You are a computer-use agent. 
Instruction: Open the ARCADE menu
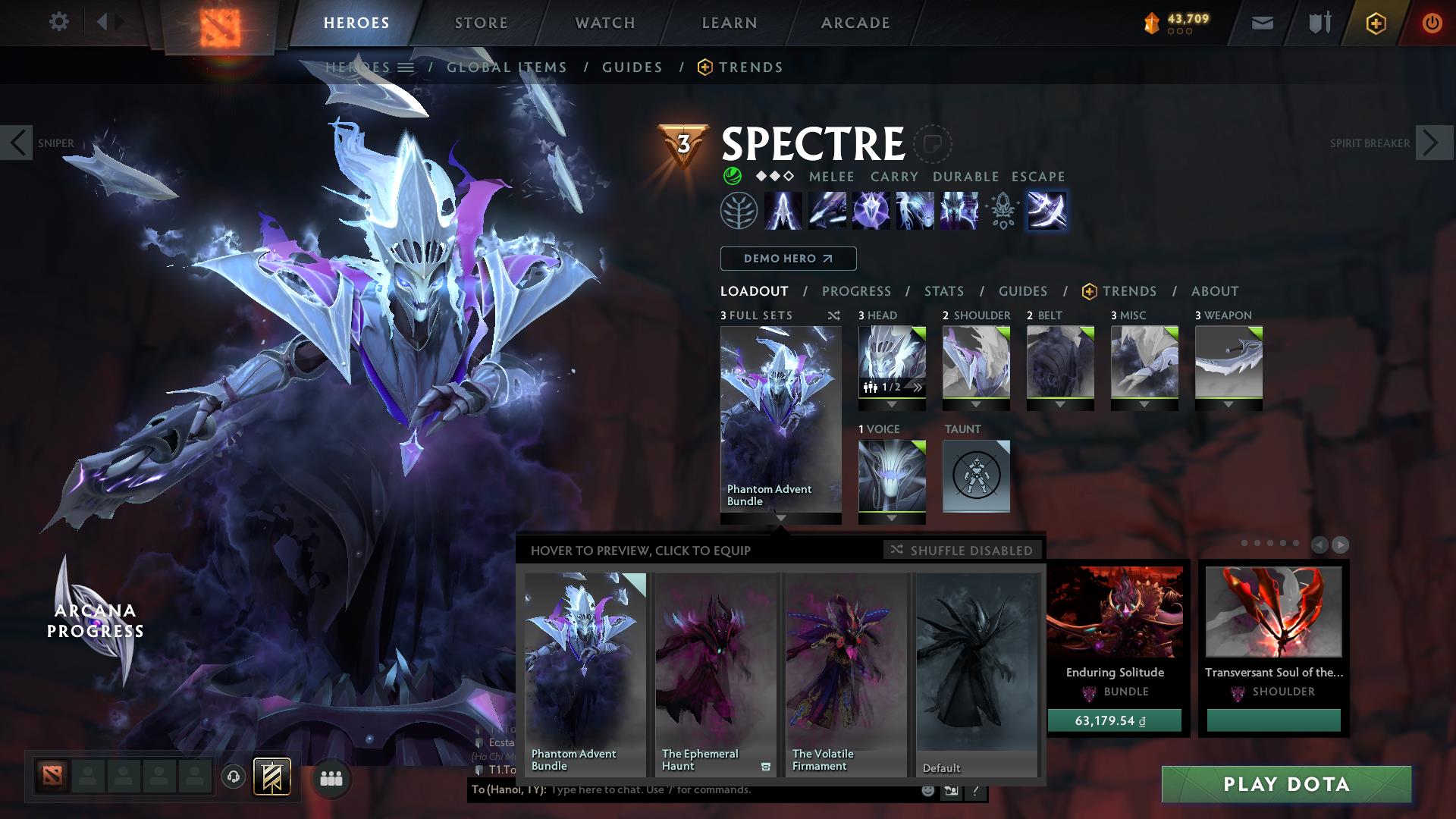[855, 22]
